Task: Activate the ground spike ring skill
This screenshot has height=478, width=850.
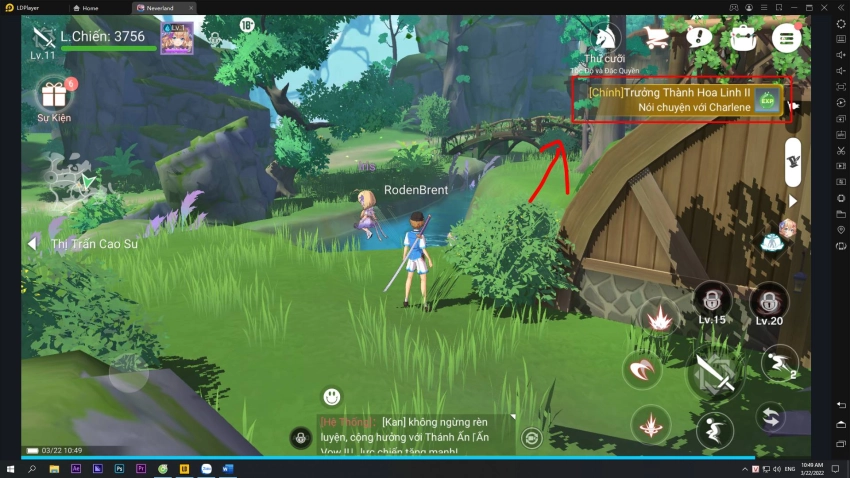Action: point(651,423)
